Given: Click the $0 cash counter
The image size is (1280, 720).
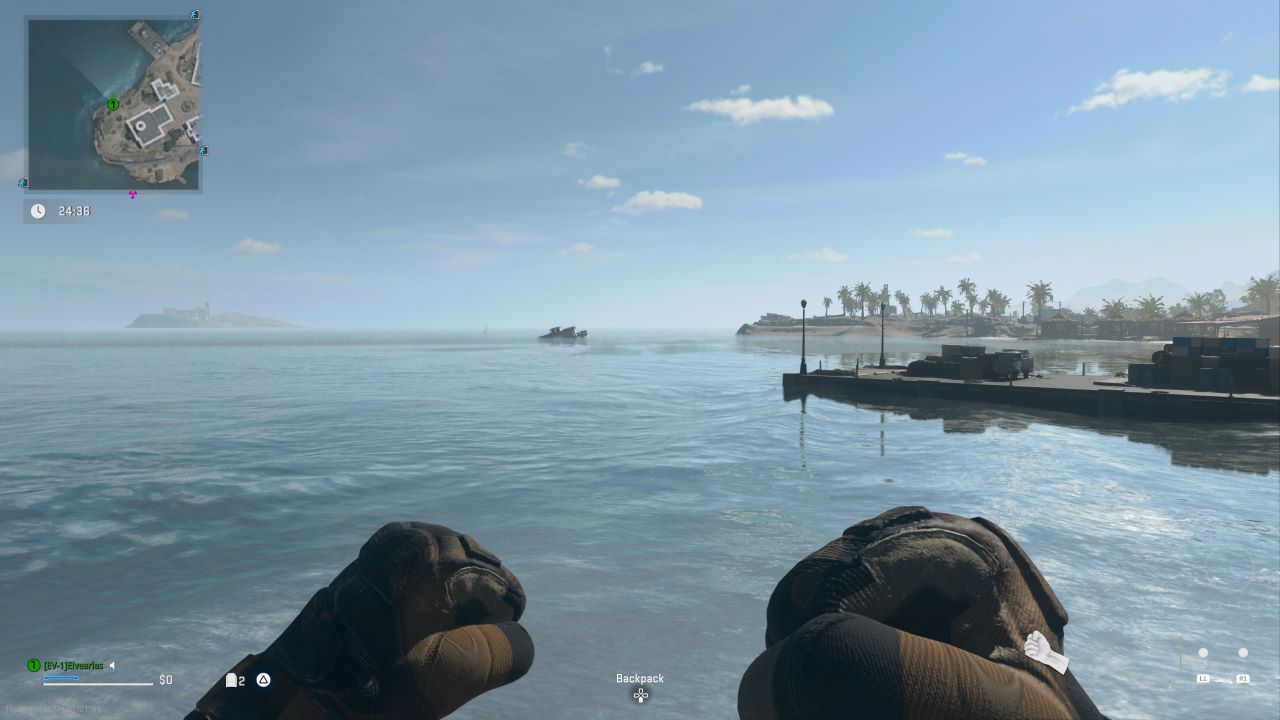Looking at the screenshot, I should 165,680.
